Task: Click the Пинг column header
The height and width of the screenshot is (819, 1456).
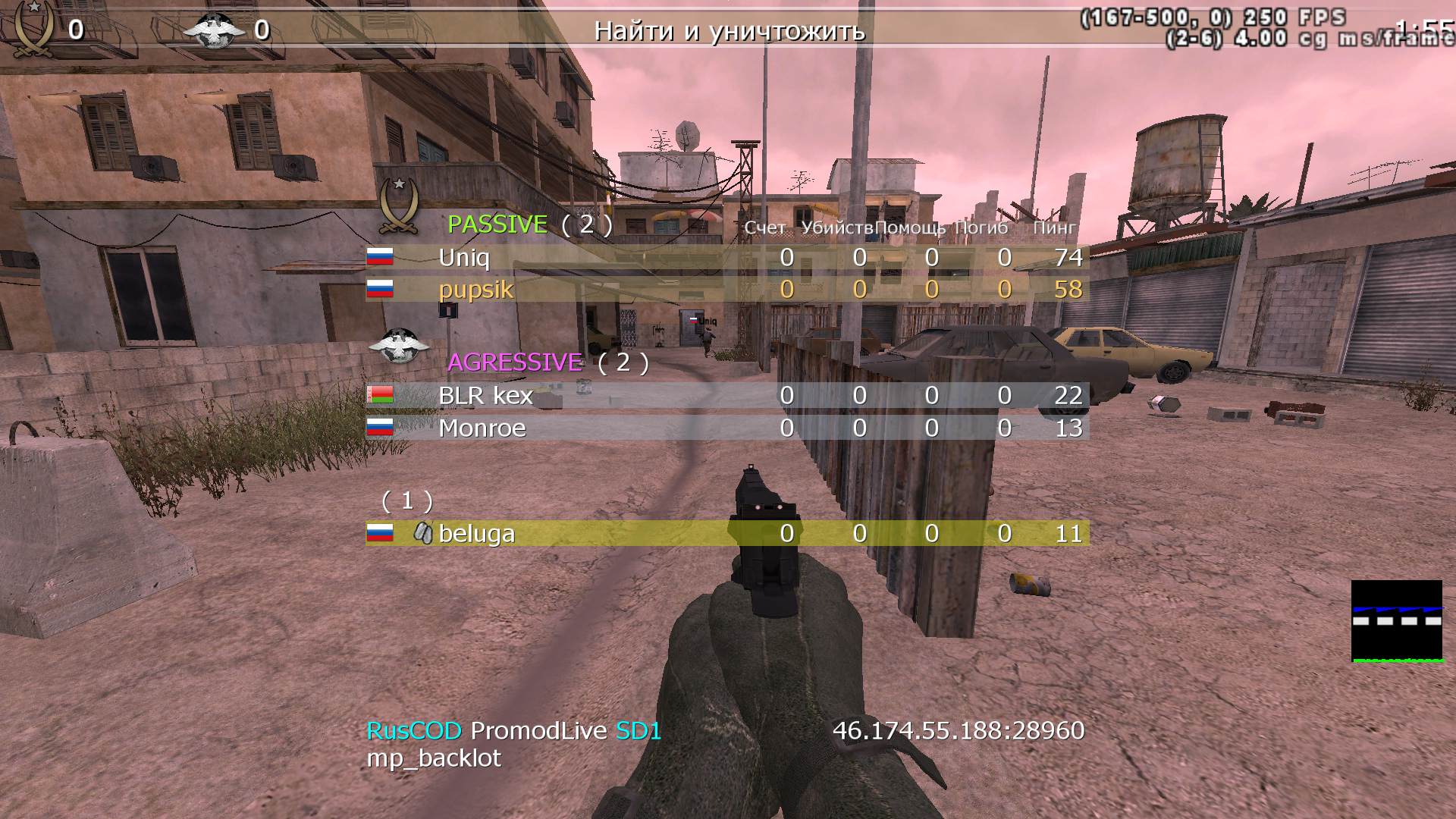Action: pos(1054,227)
